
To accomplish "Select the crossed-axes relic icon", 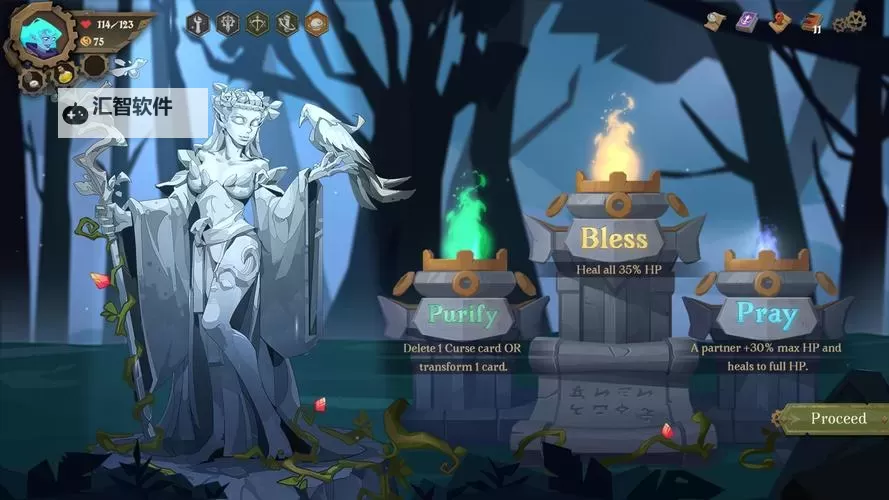I will coord(228,24).
